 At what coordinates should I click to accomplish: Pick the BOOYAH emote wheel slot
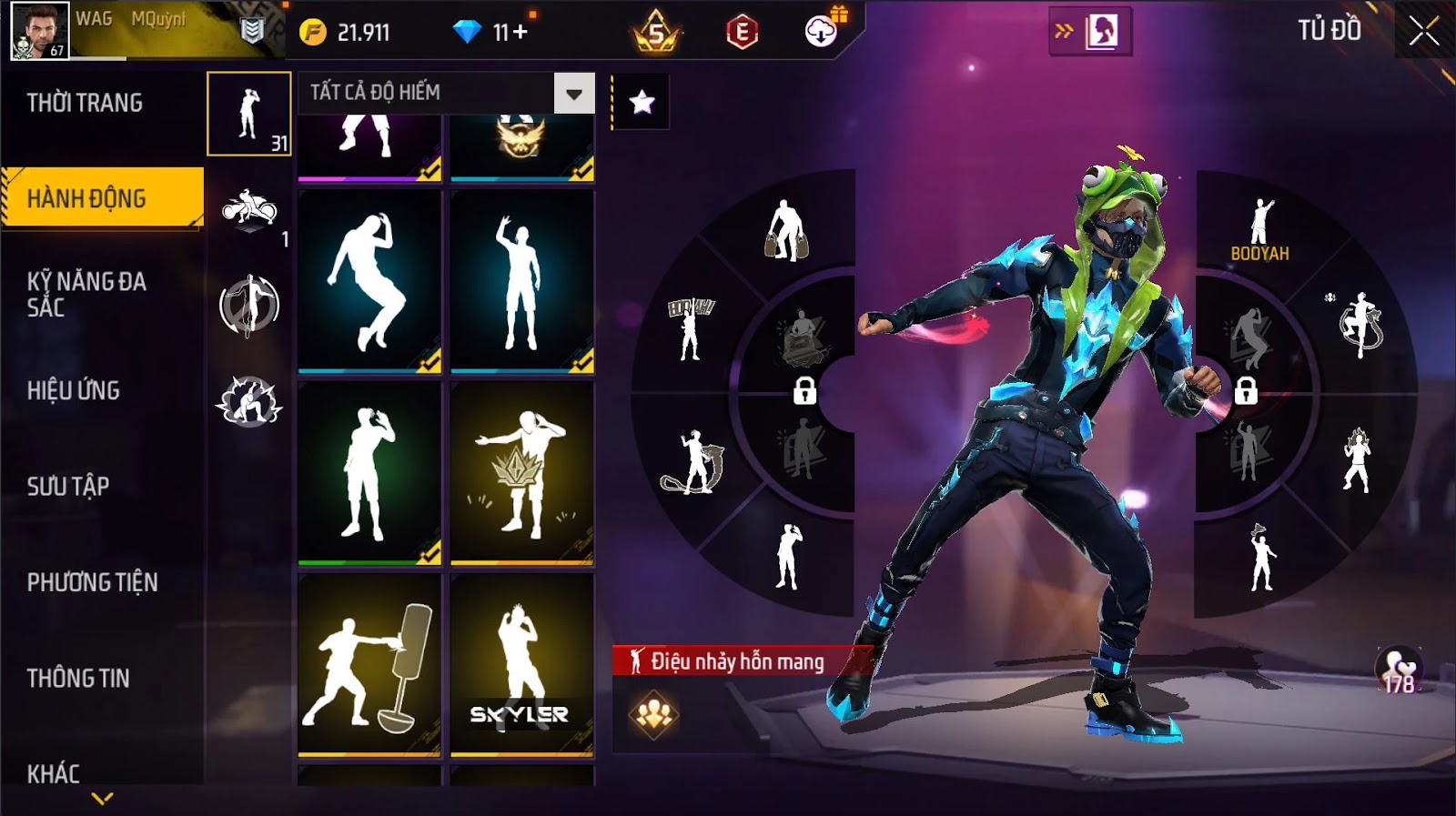pos(1260,229)
